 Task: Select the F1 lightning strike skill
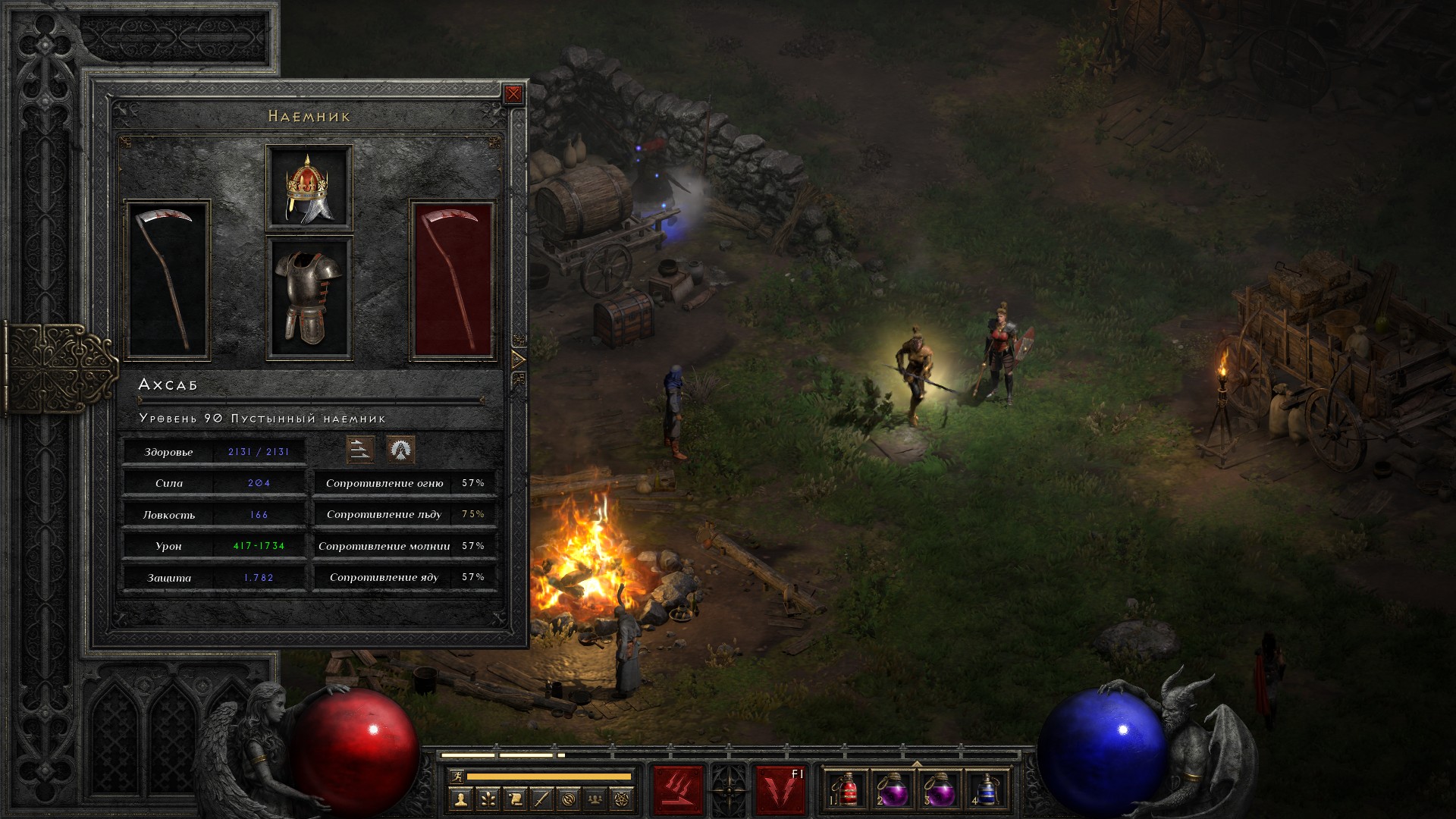coord(780,790)
